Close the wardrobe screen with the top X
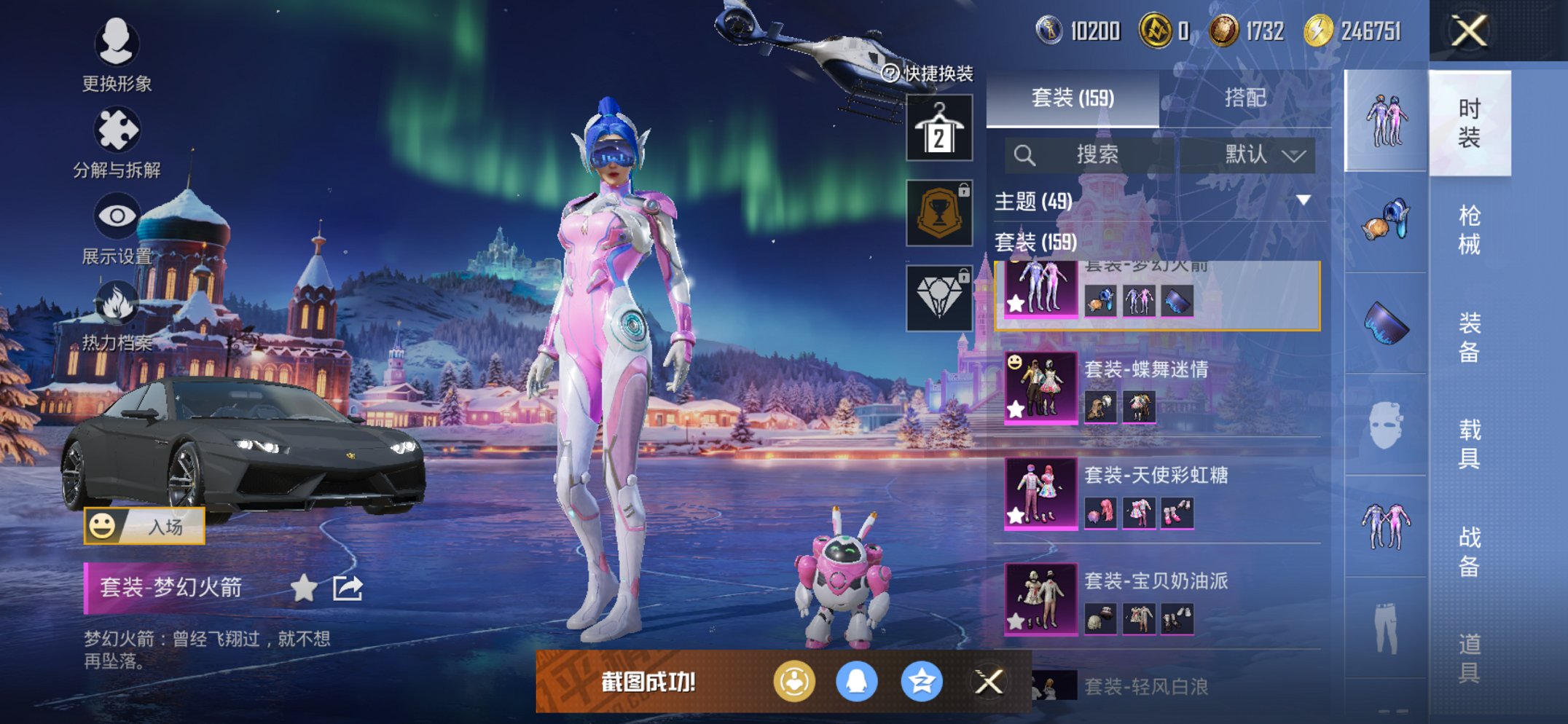The height and width of the screenshot is (724, 1568). [1468, 31]
